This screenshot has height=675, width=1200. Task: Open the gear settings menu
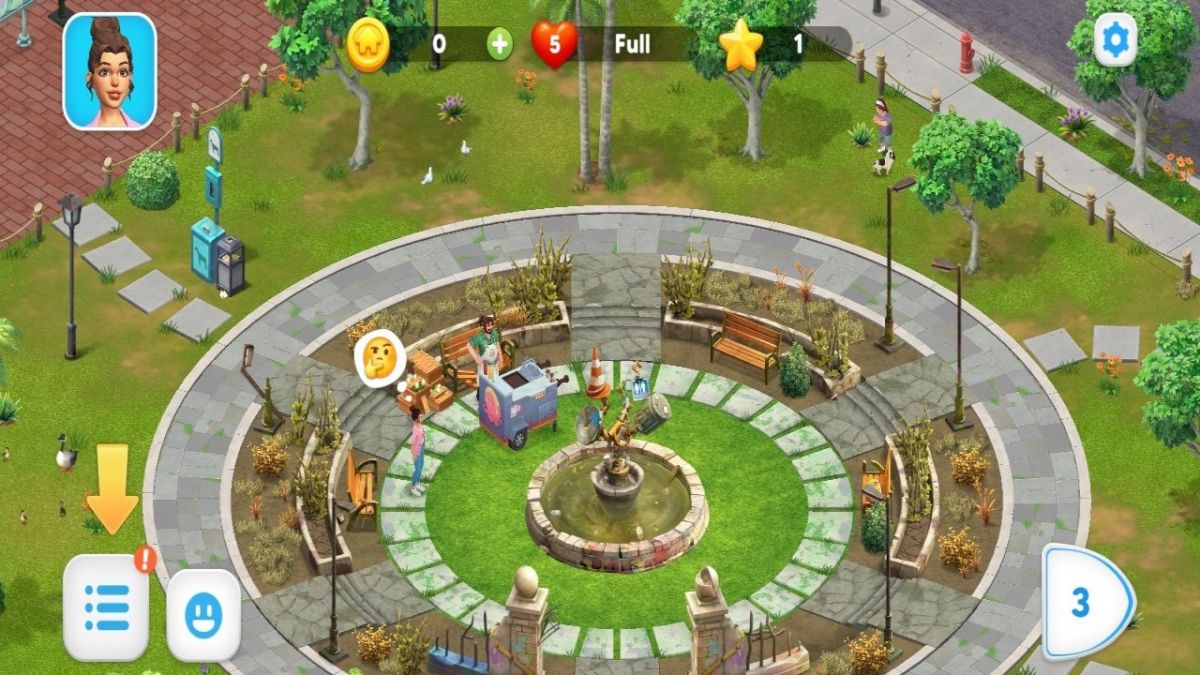1115,41
